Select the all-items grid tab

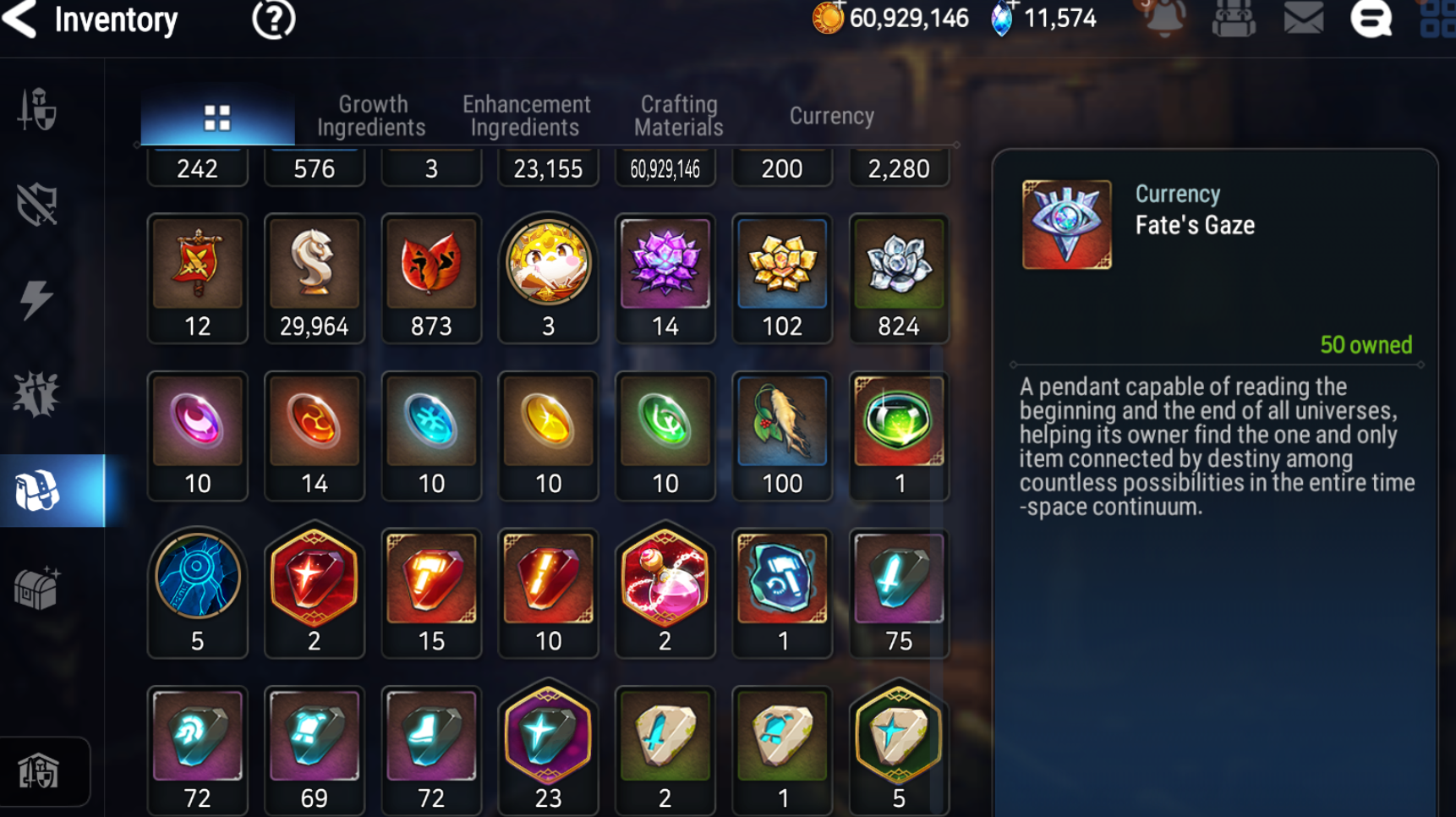coord(217,118)
